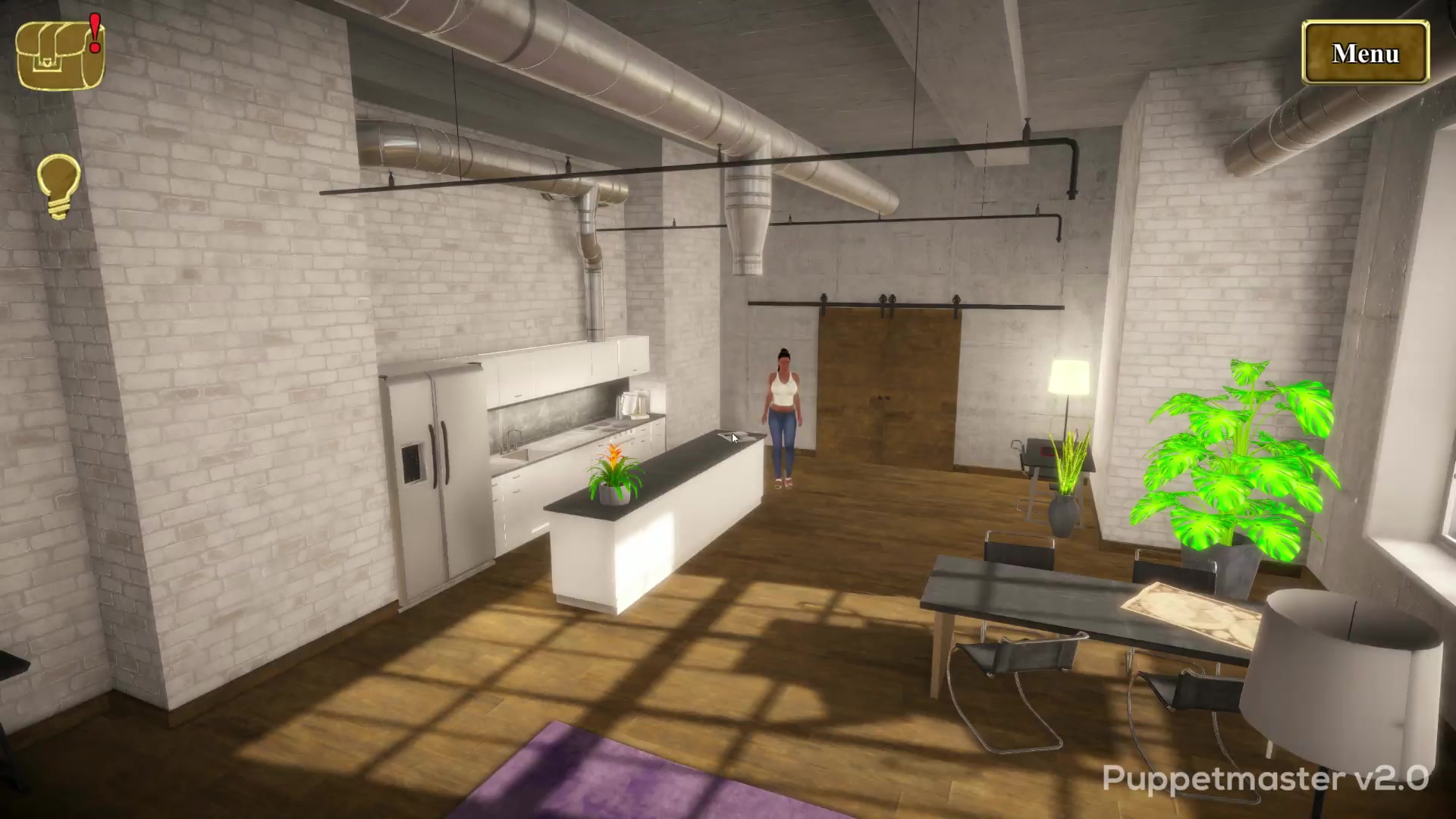Open the inventory bag icon
1456x819 pixels.
tap(59, 55)
